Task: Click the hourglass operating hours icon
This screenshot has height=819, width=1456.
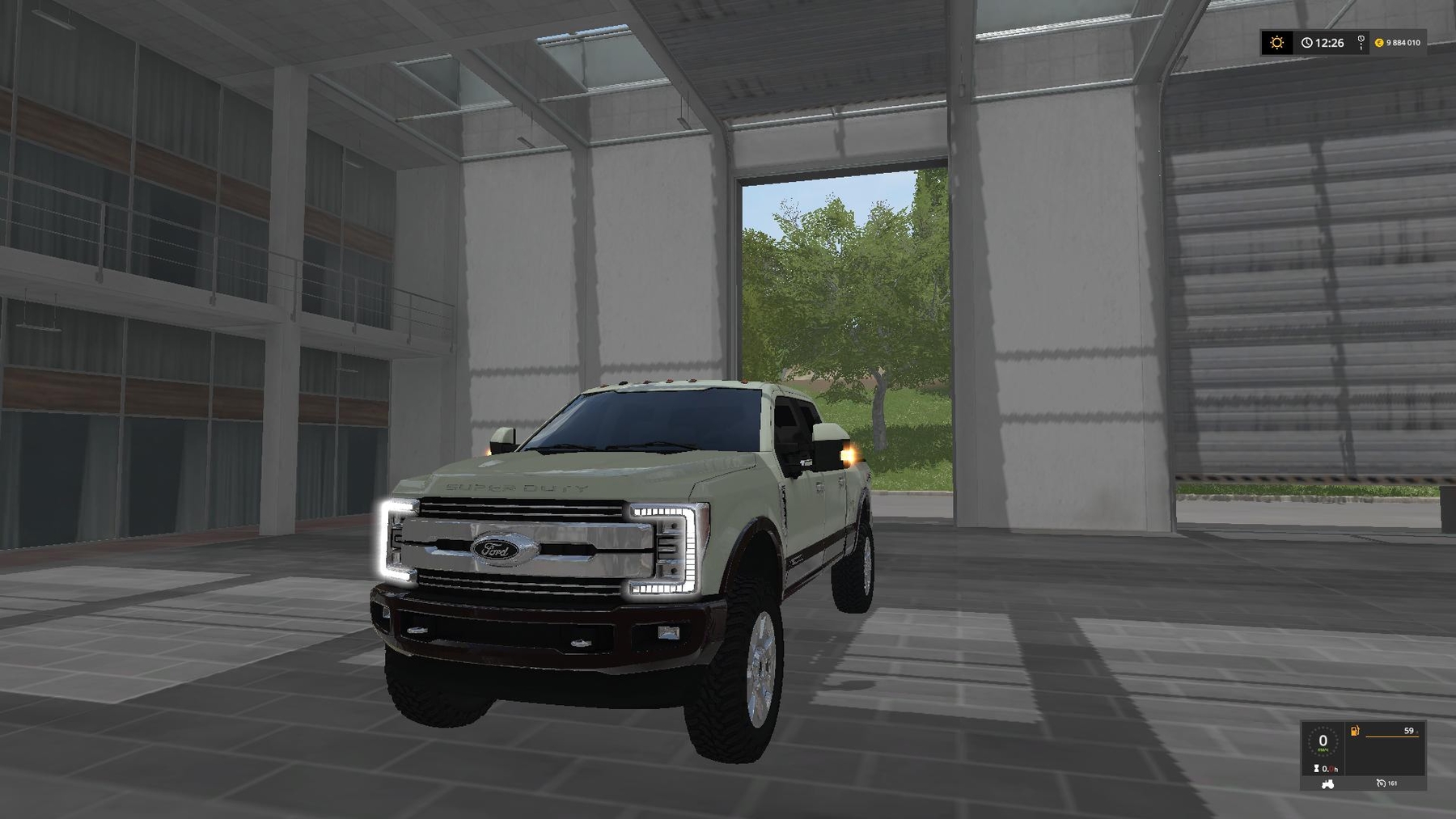Action: click(x=1316, y=769)
